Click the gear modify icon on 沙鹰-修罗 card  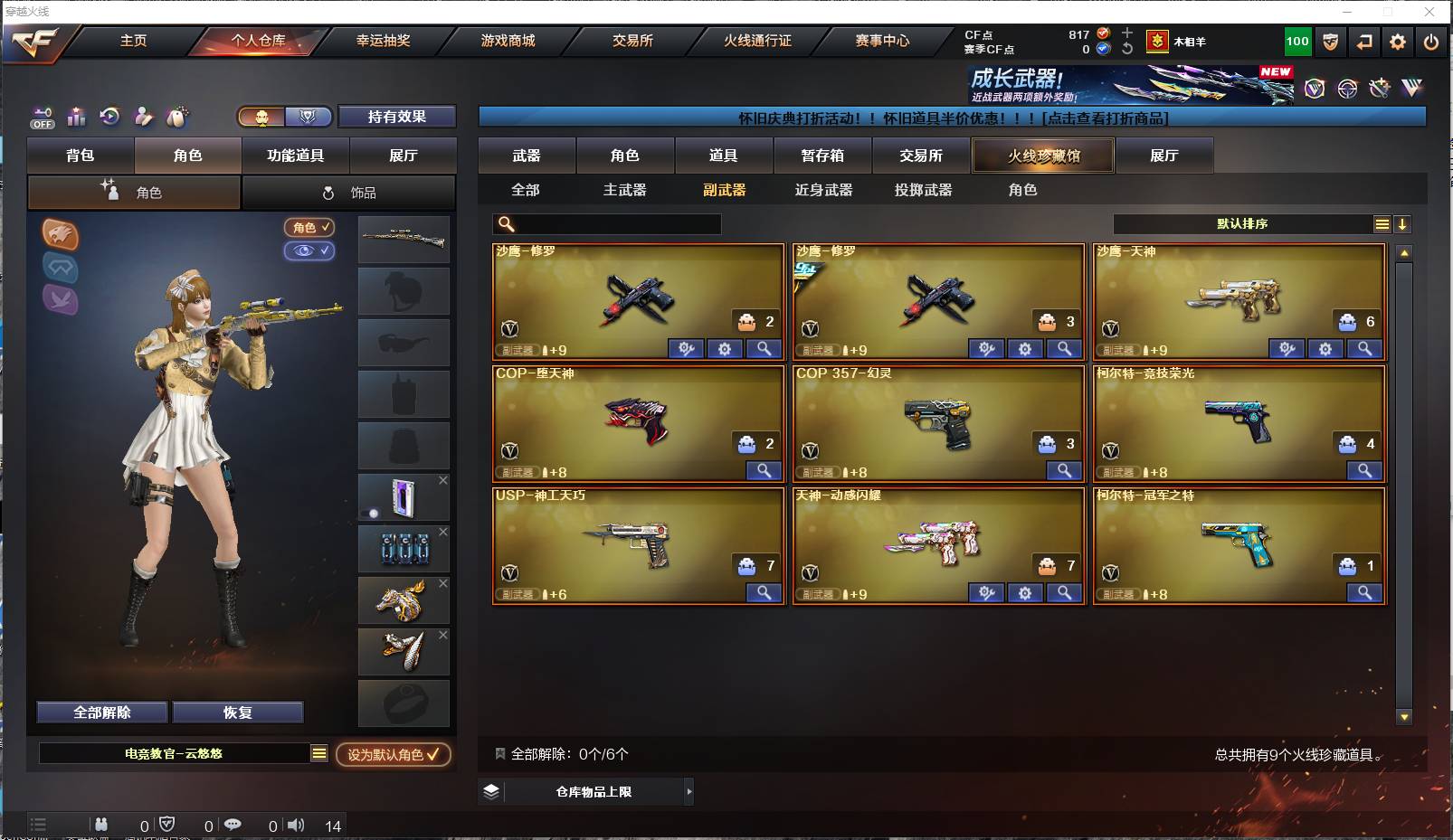(x=725, y=349)
